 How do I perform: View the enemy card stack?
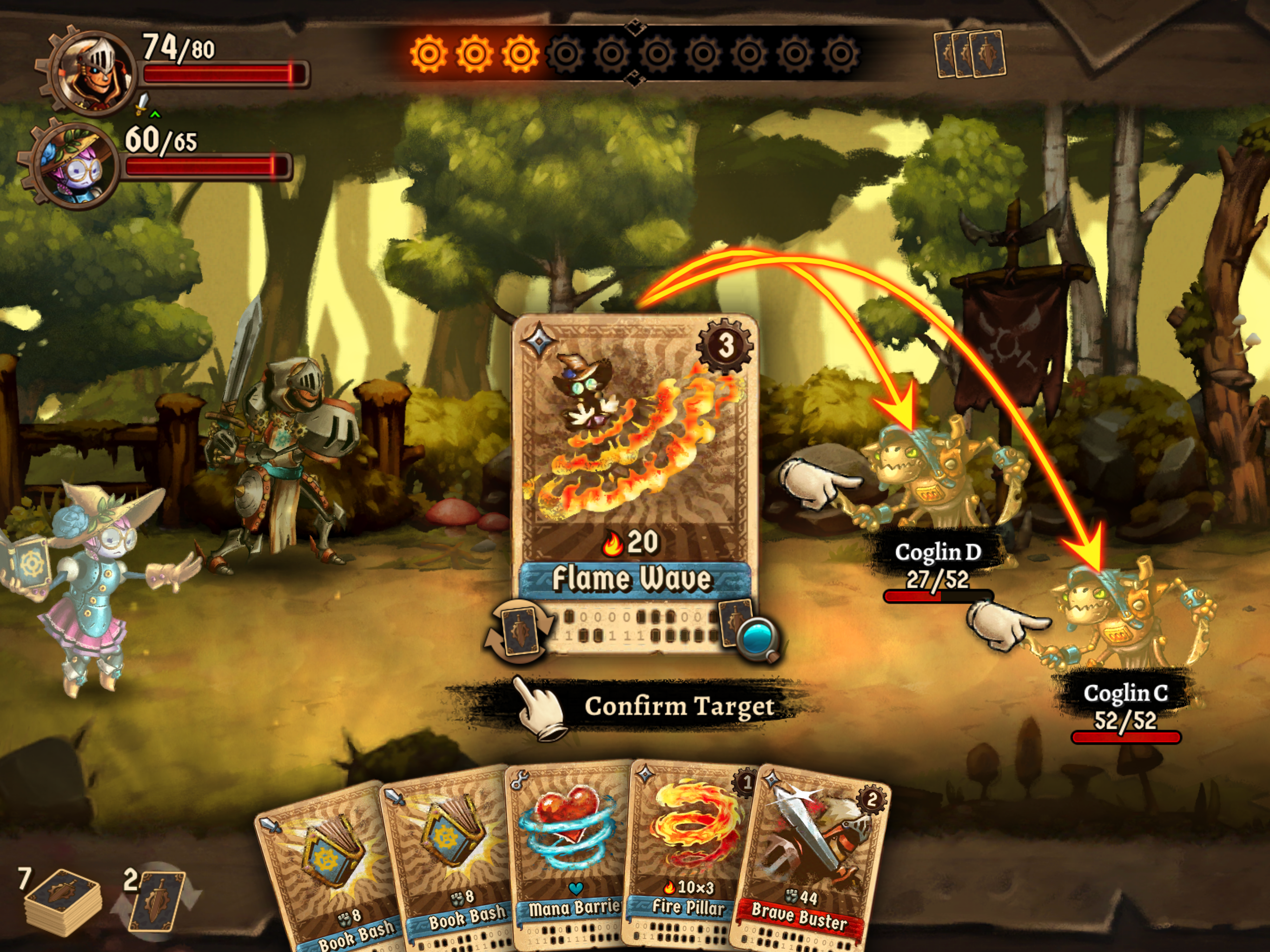pyautogui.click(x=970, y=54)
